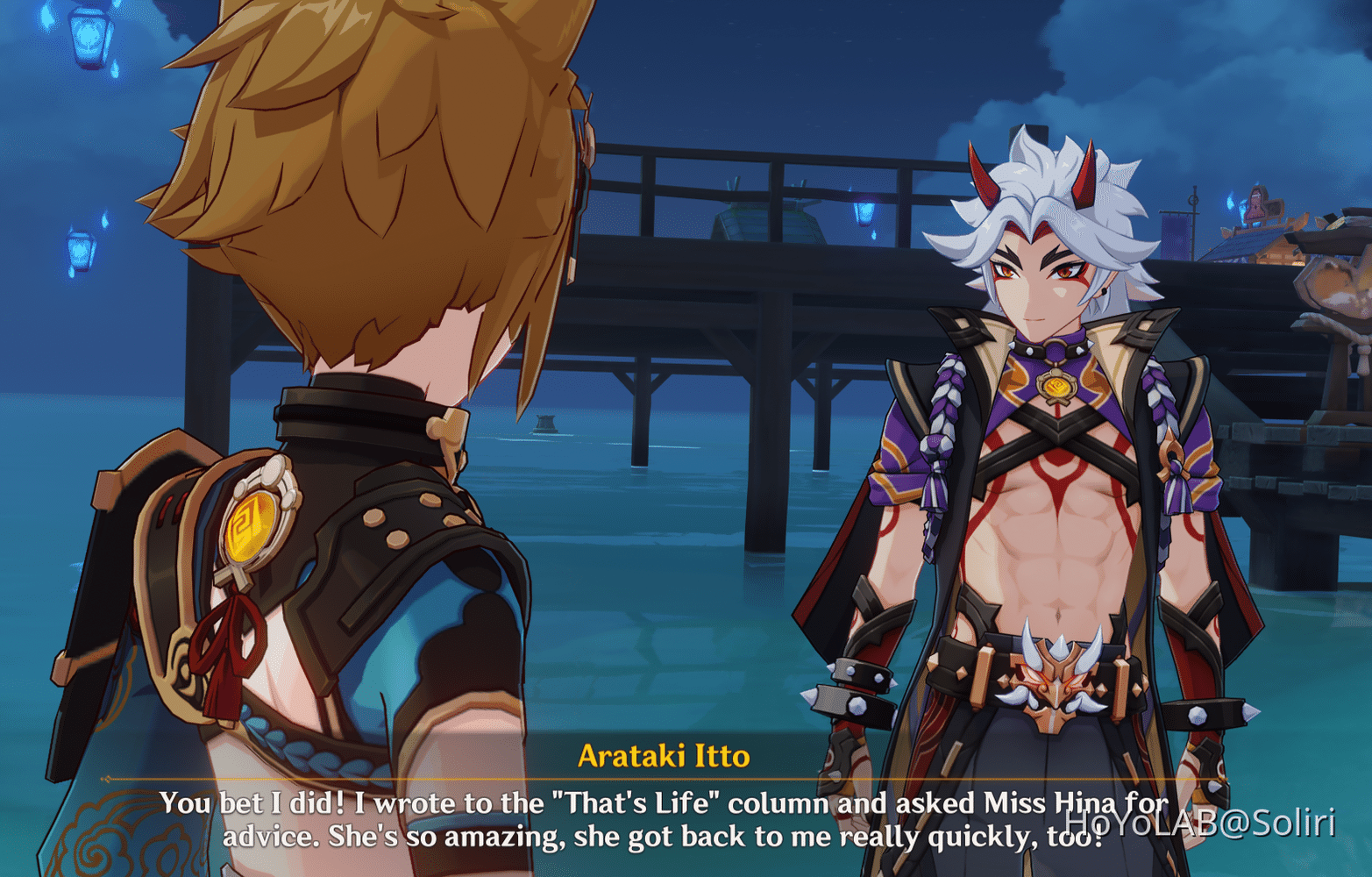Click Itto's red horns

click(985, 175)
